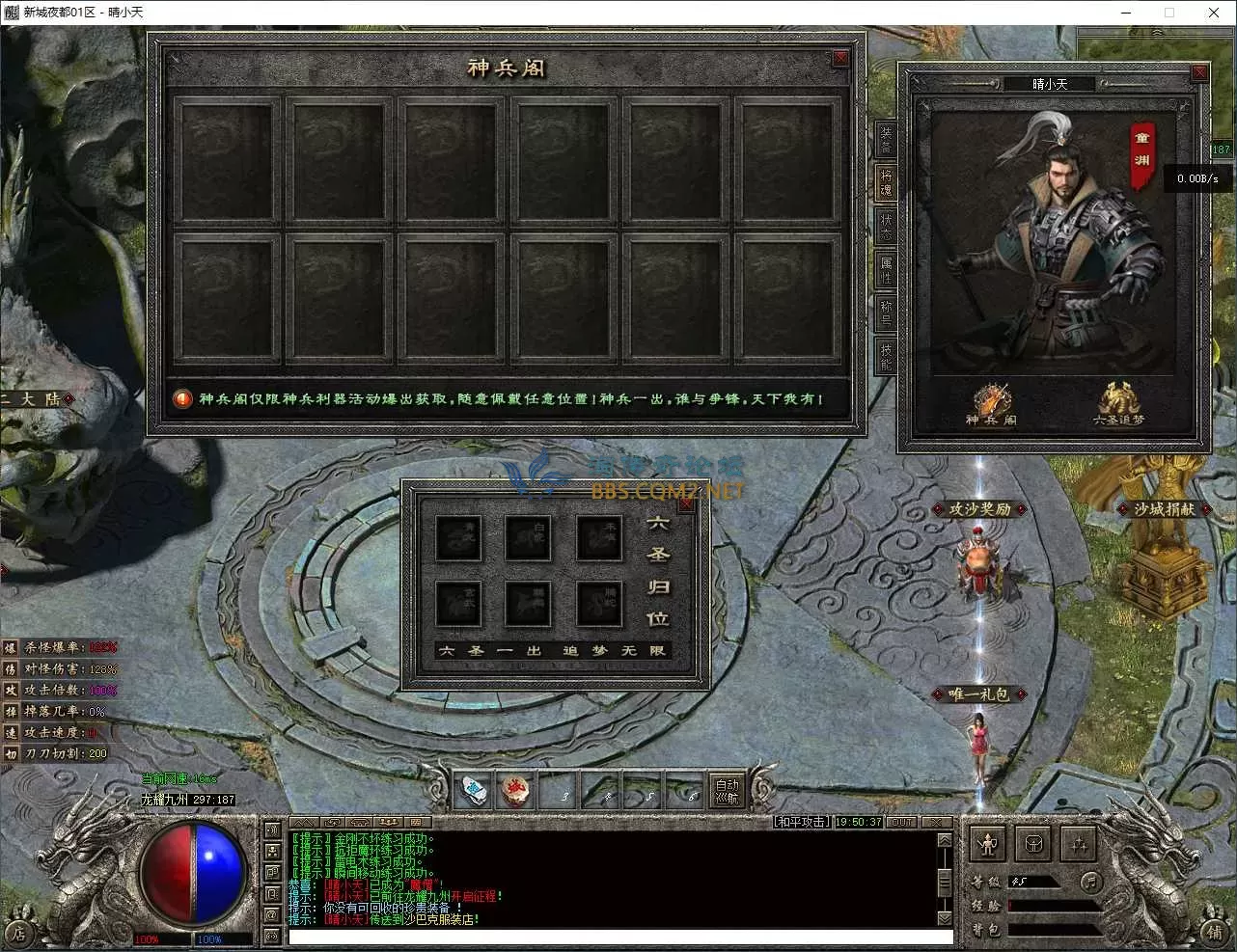Use the red item in the hotbar
The image size is (1237, 952).
coord(514,792)
